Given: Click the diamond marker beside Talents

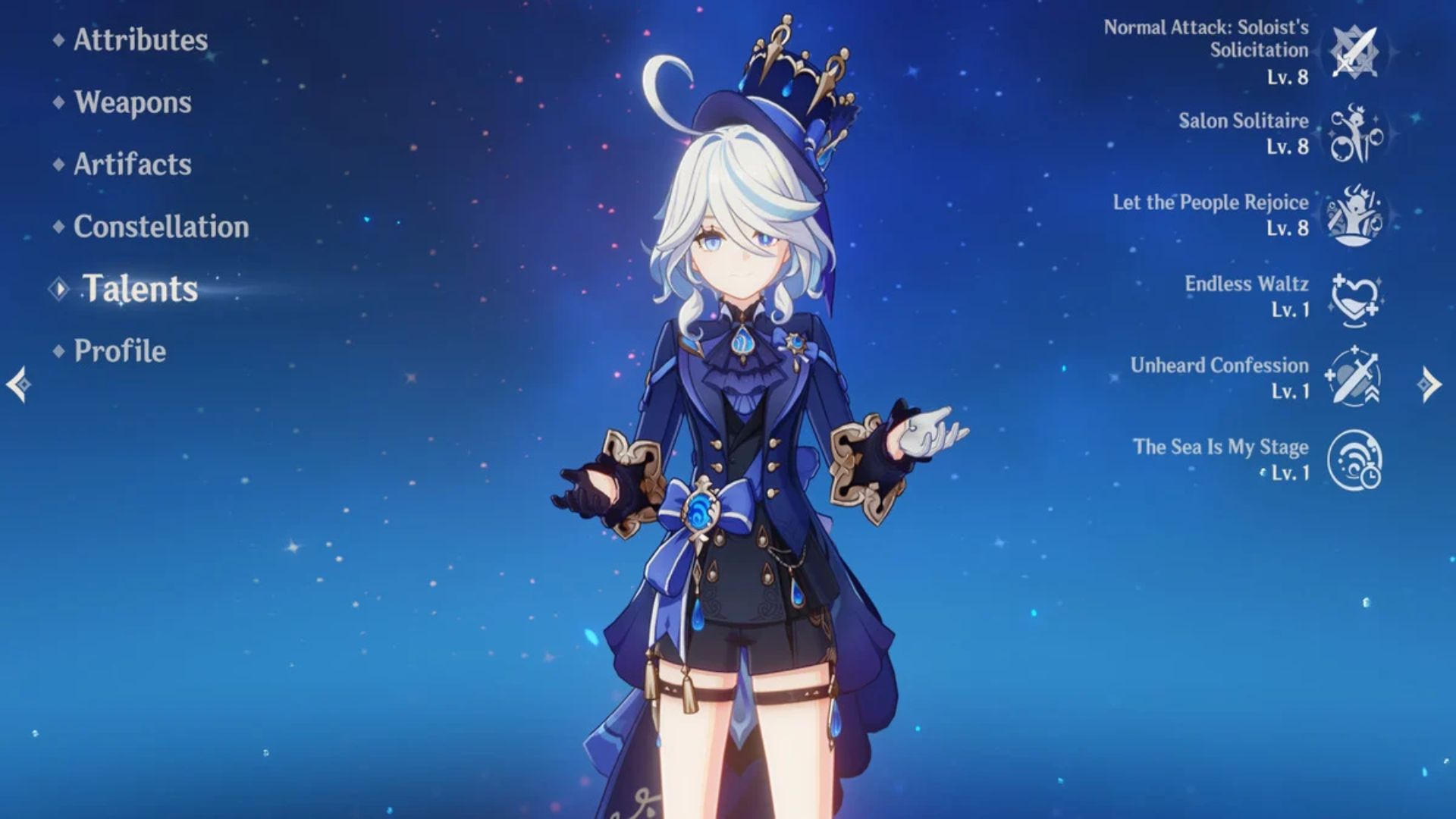Looking at the screenshot, I should tap(59, 289).
